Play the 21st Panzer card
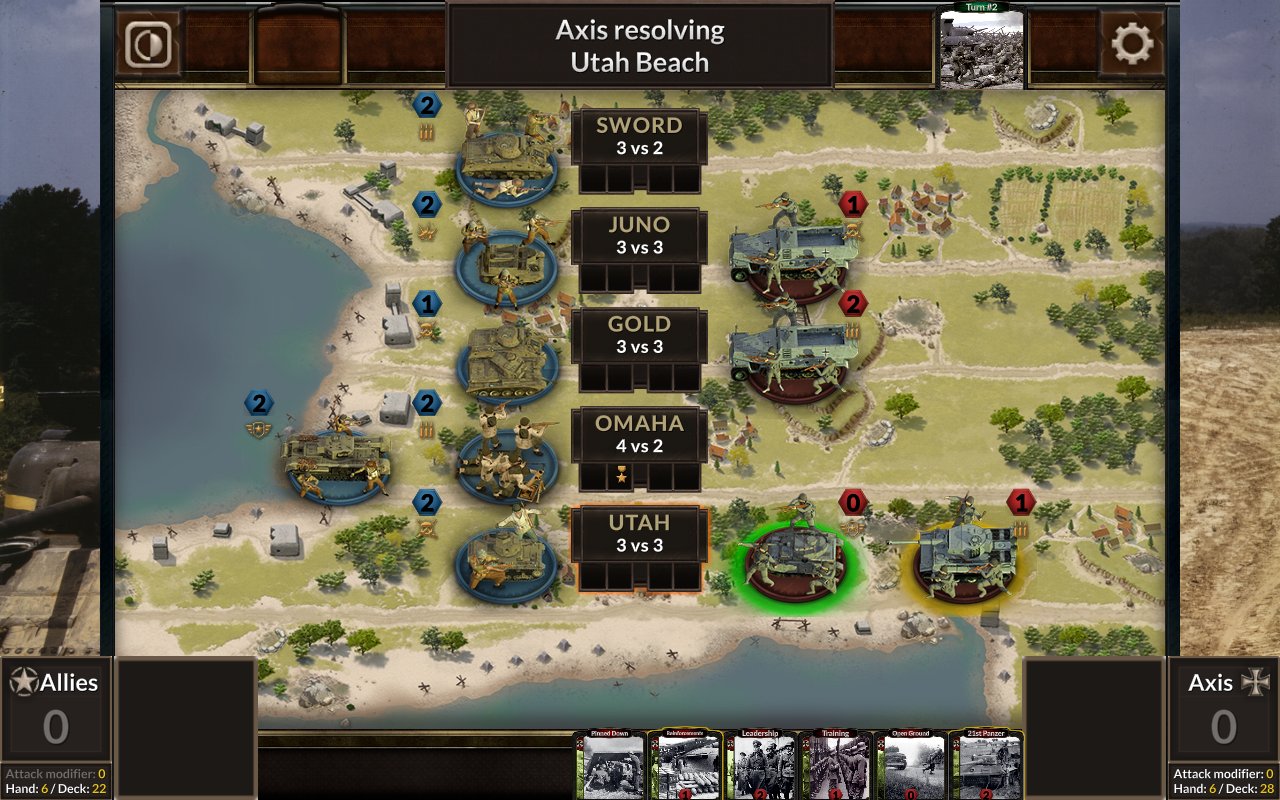The width and height of the screenshot is (1280, 800). tap(986, 770)
